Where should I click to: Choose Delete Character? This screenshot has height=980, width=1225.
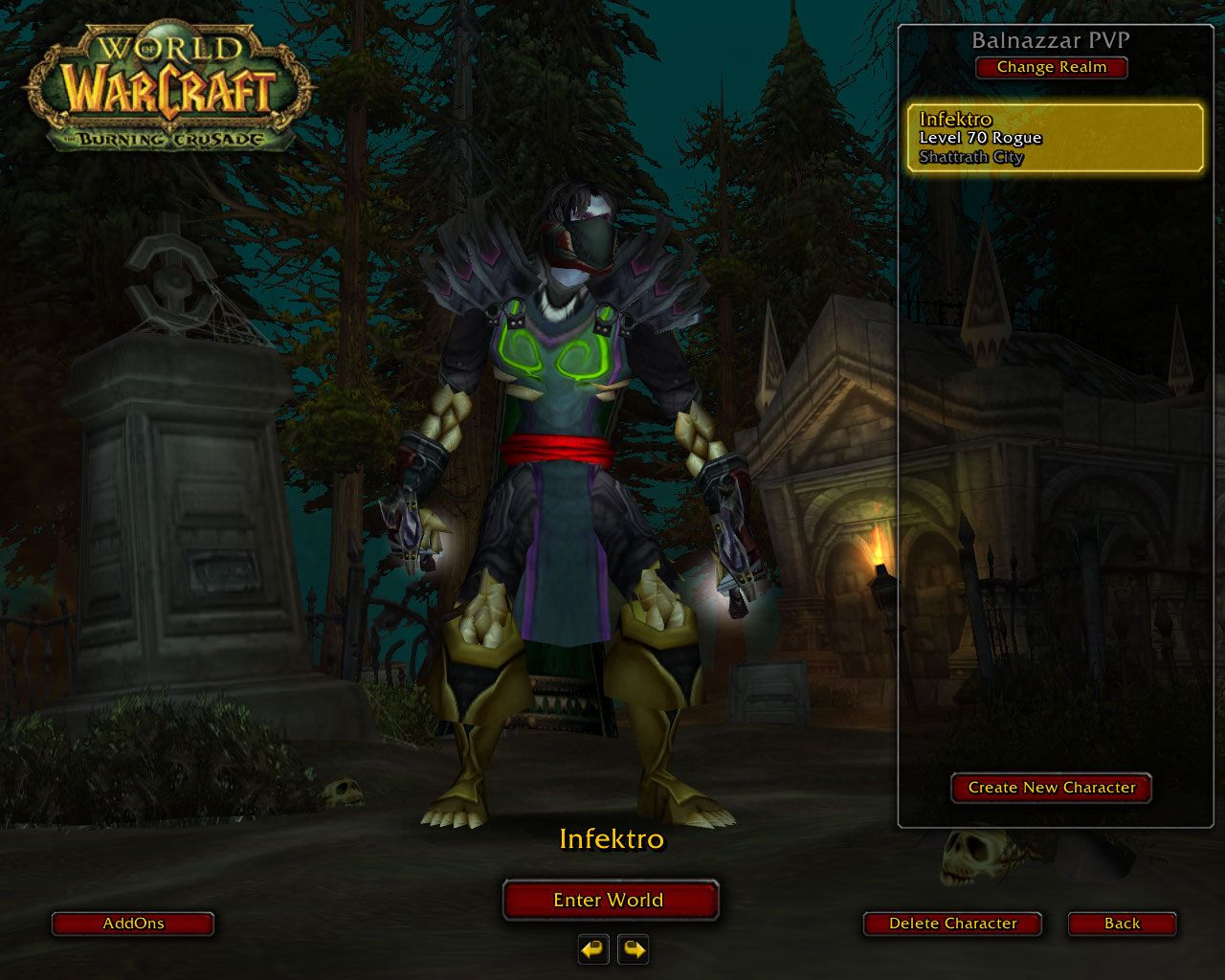point(952,924)
